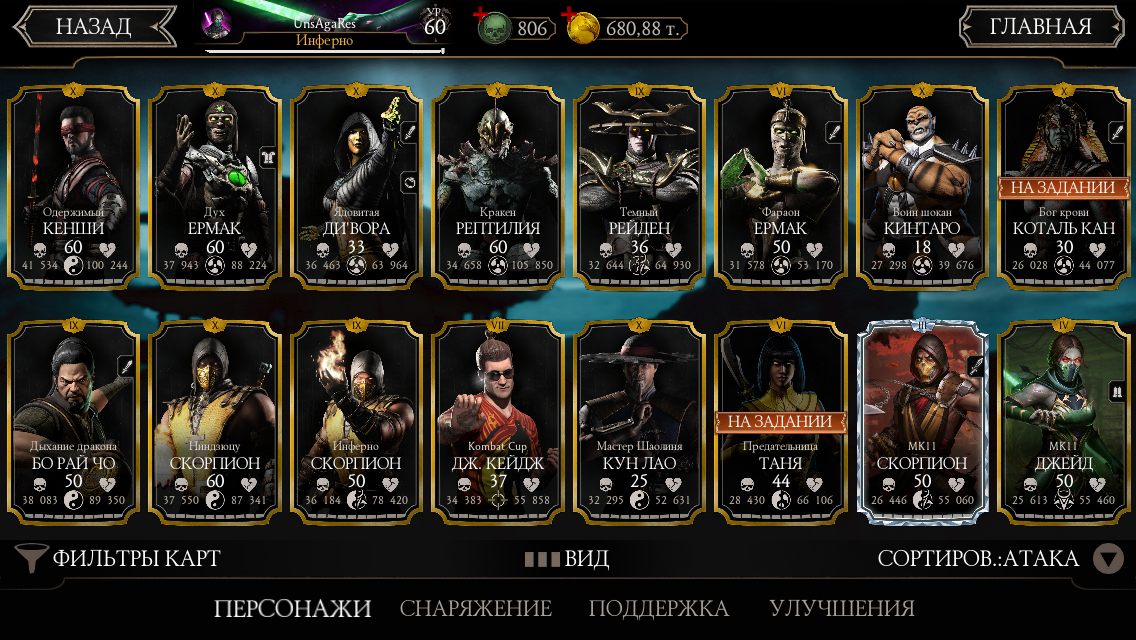Select the Kombat Cup ДЖ. КЕЙДЖ card
This screenshot has width=1136, height=640.
(498, 420)
